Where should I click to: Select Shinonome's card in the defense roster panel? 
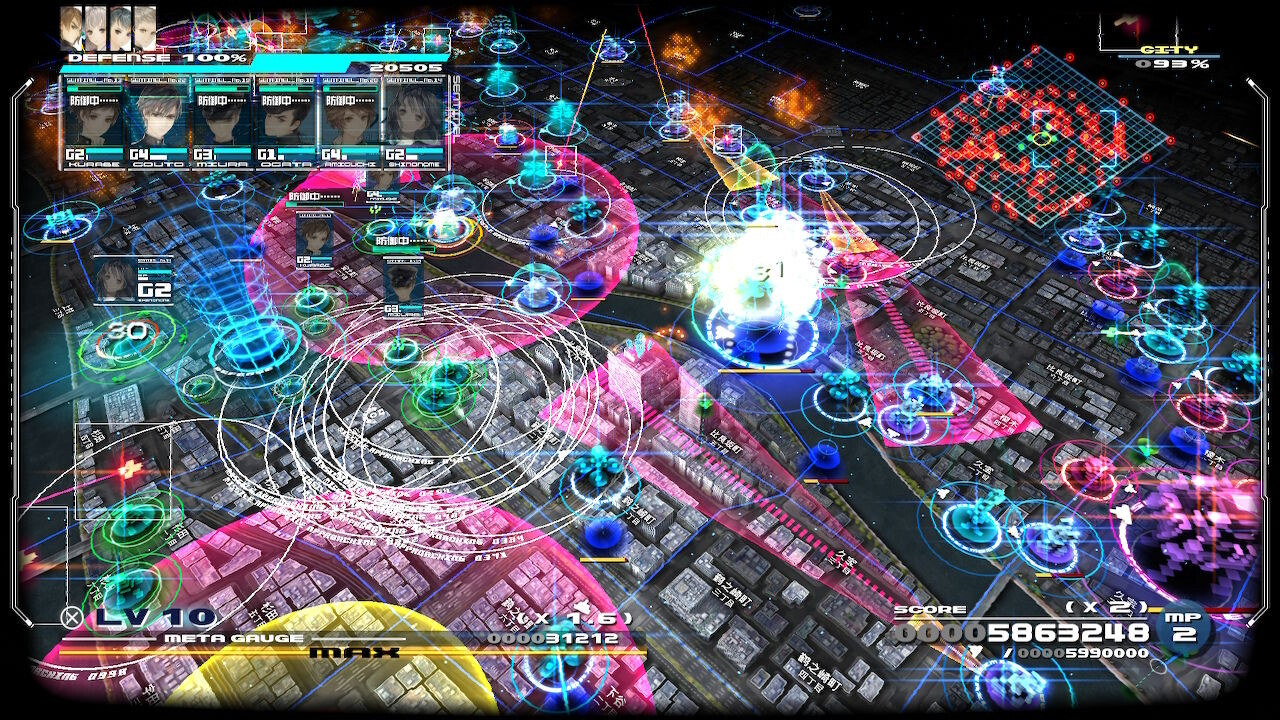point(414,122)
